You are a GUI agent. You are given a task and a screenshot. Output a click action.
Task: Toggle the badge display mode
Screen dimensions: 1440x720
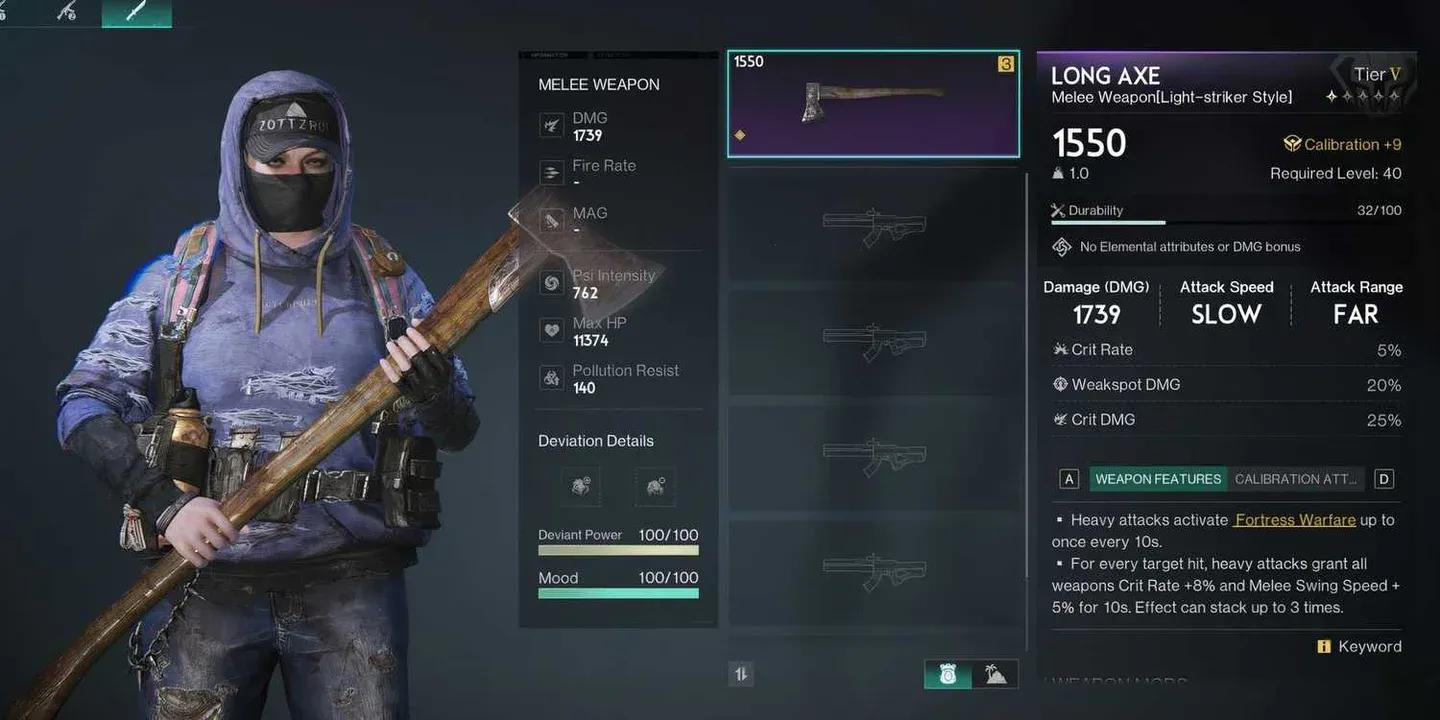(x=947, y=674)
